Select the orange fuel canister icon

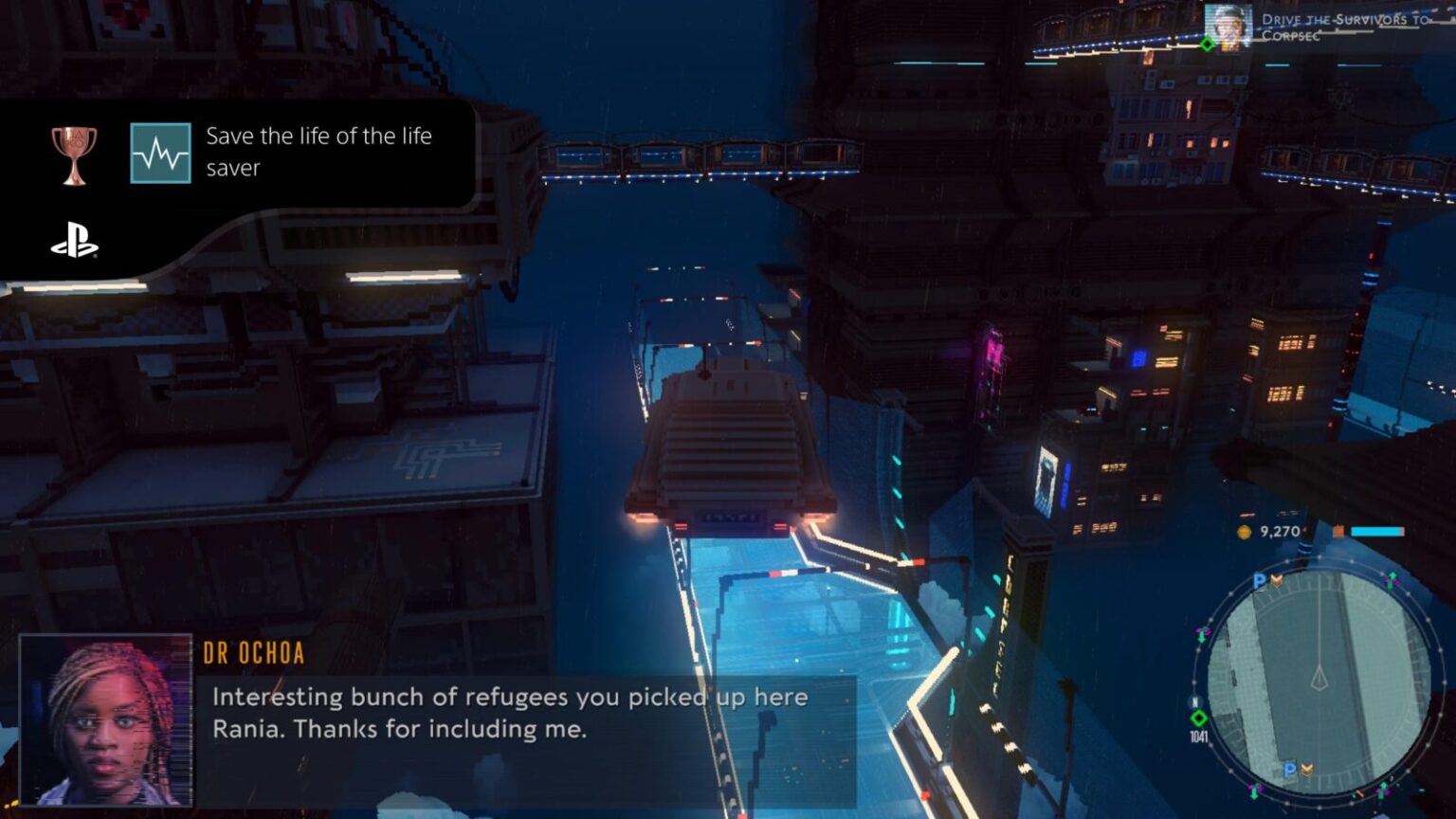(1338, 533)
